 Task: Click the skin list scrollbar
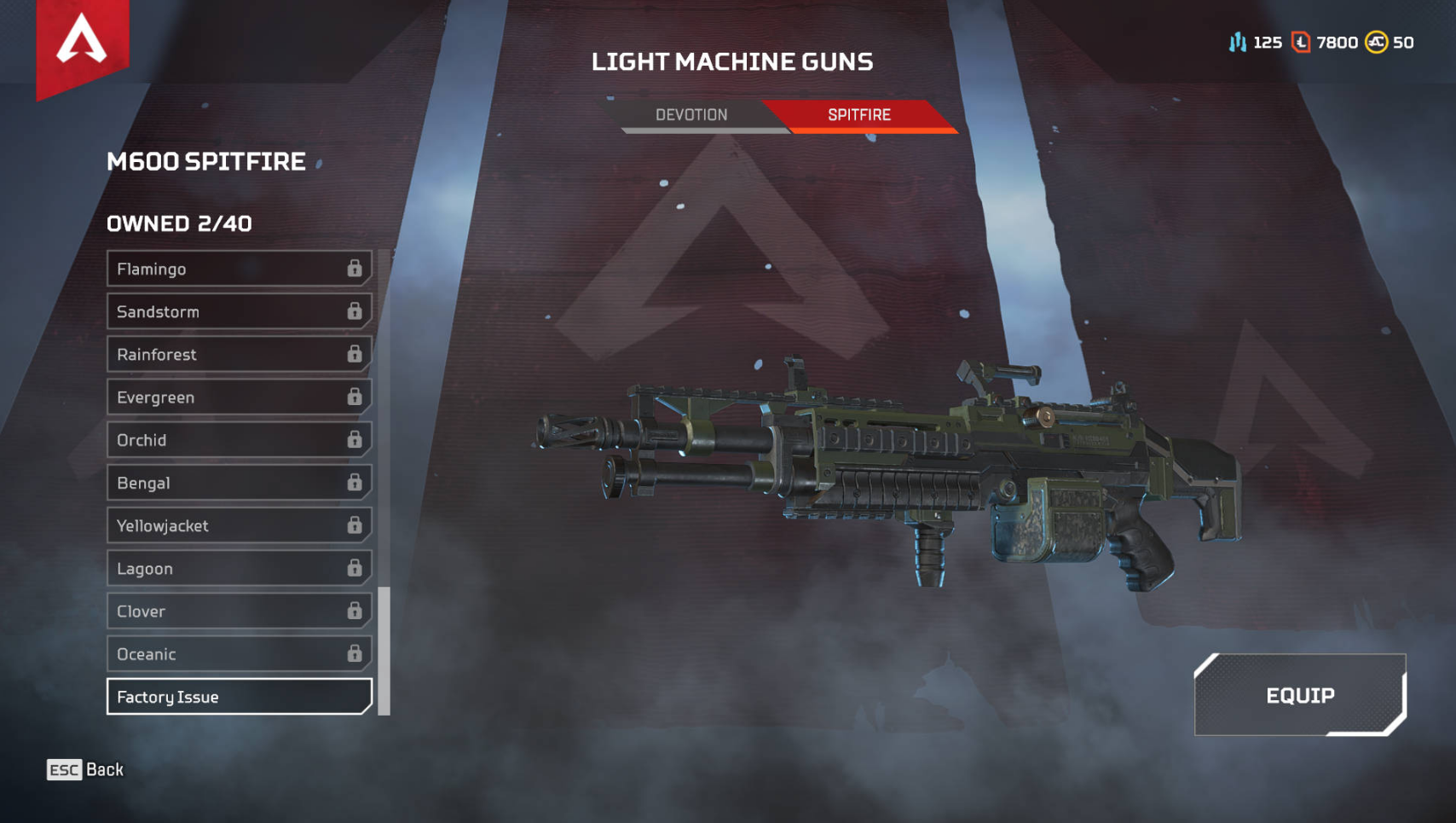(384, 650)
